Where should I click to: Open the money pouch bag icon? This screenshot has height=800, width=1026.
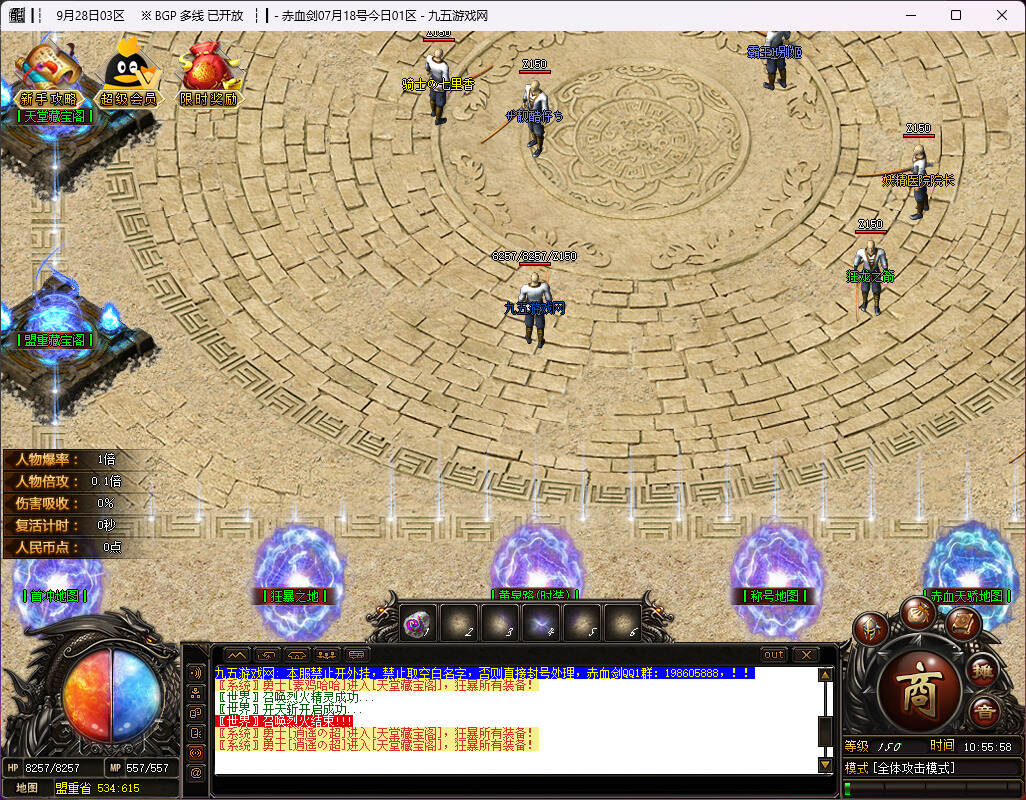point(916,612)
